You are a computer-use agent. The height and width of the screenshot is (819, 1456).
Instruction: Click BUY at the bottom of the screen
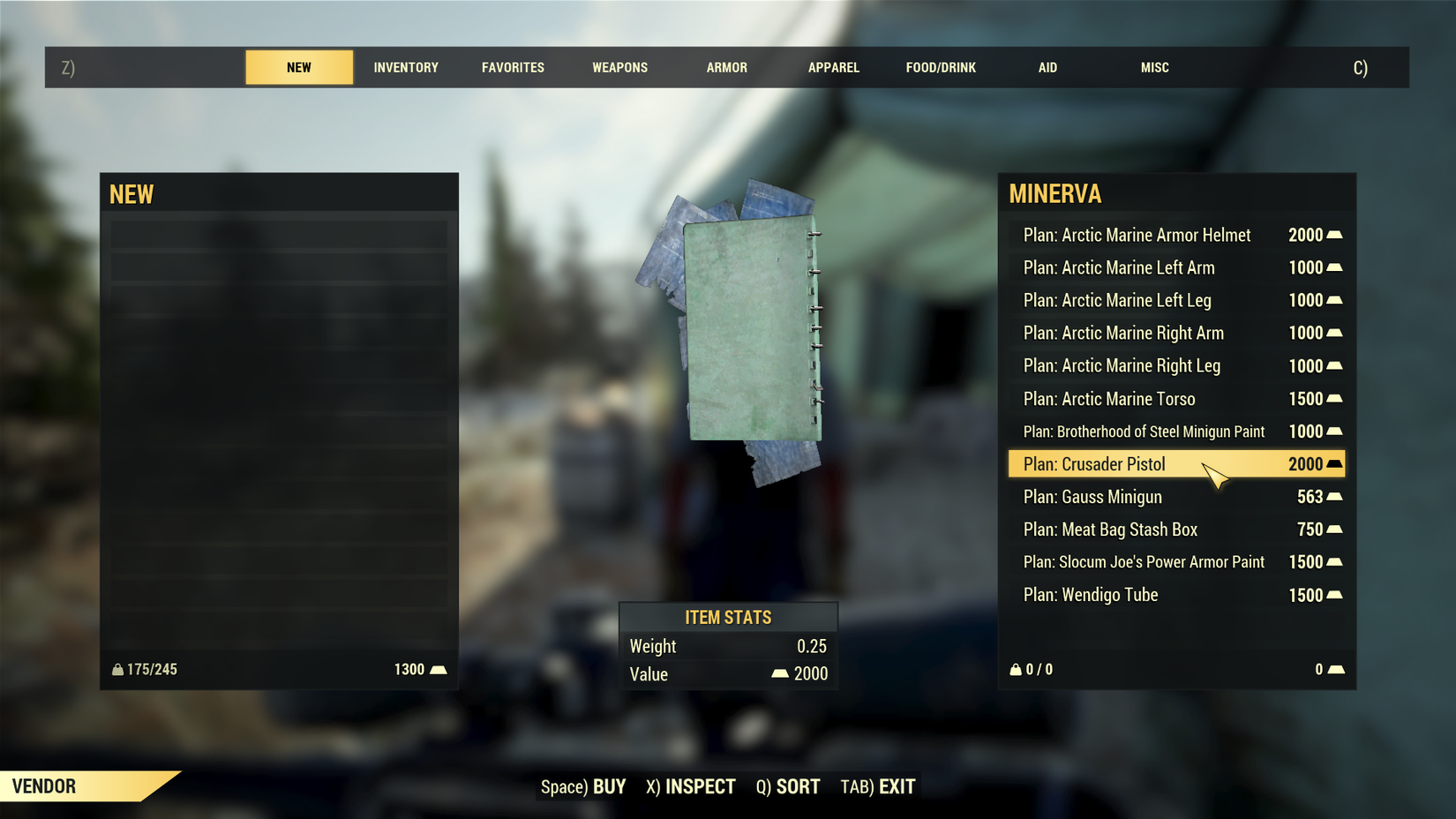(x=608, y=785)
